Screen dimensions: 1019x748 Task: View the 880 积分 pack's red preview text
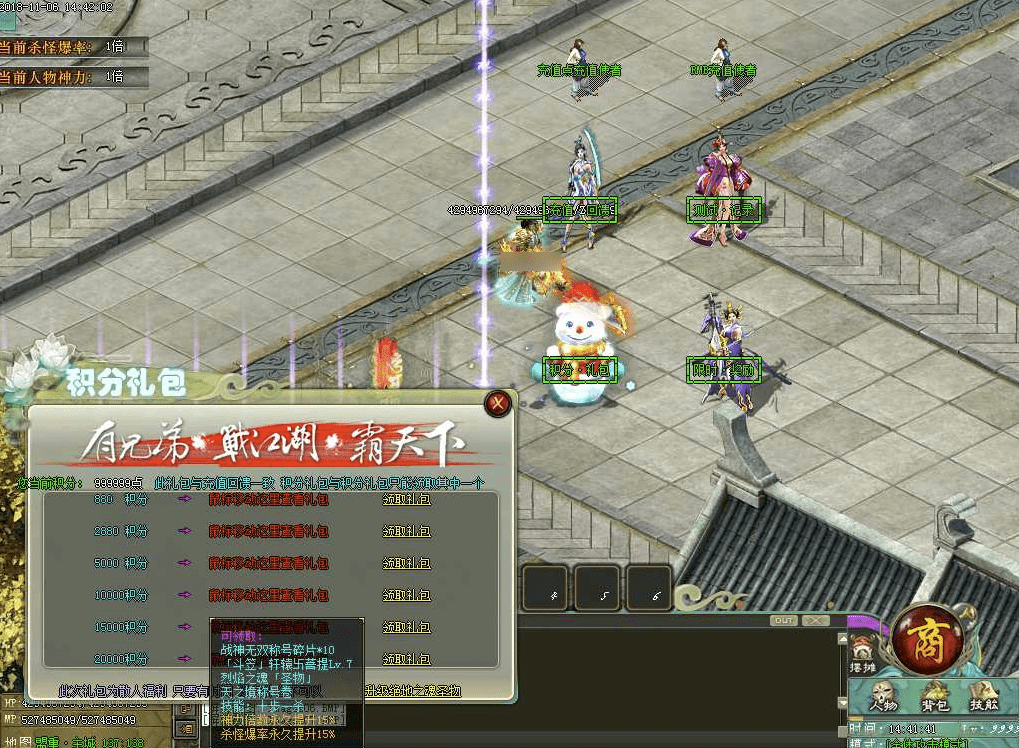click(268, 499)
